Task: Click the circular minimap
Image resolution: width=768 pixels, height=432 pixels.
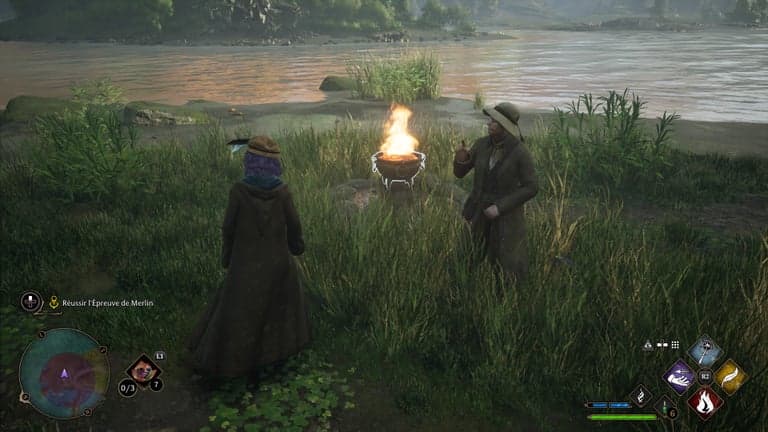Action: click(64, 373)
